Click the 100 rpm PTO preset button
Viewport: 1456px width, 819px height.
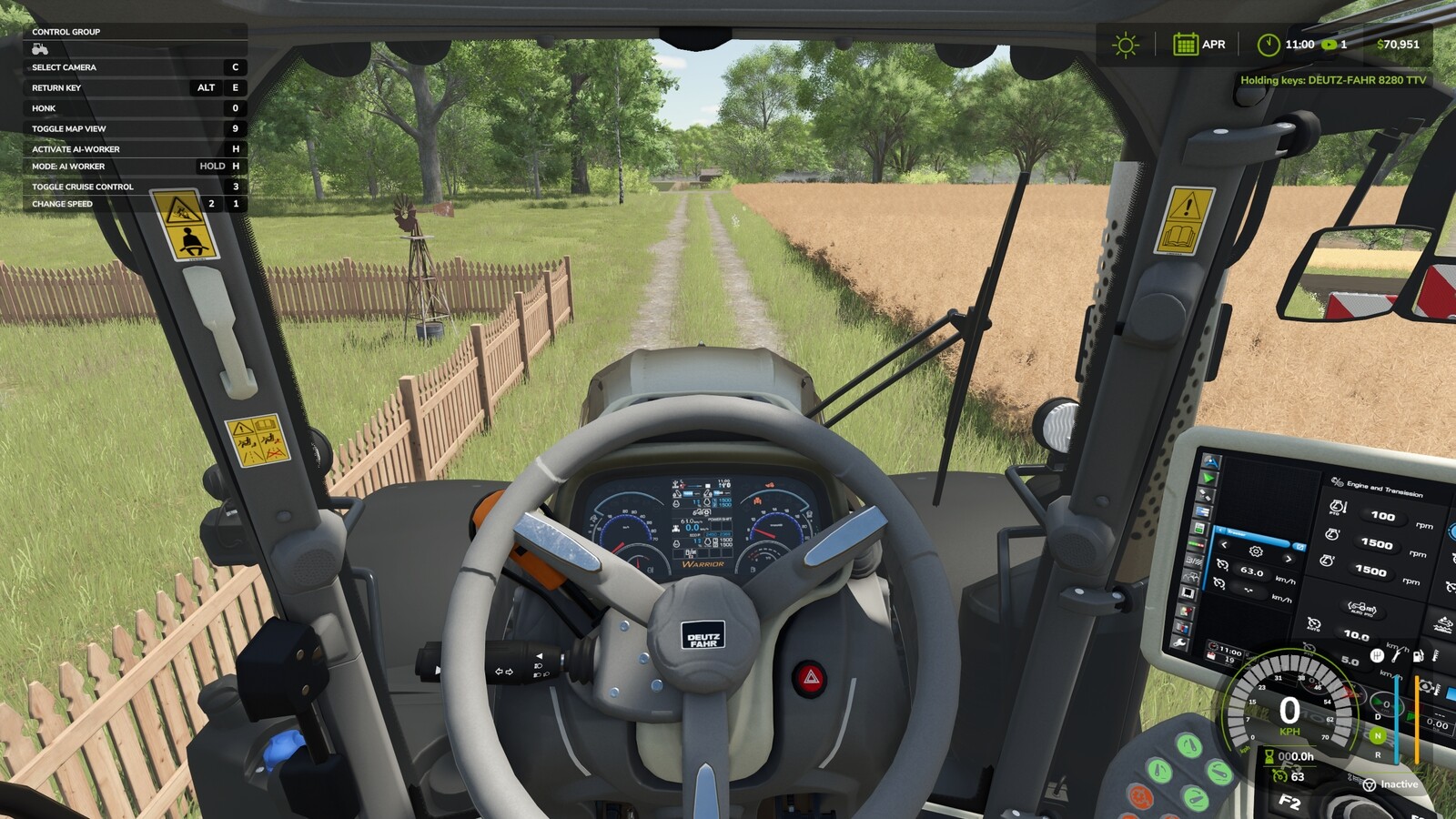(x=1383, y=517)
